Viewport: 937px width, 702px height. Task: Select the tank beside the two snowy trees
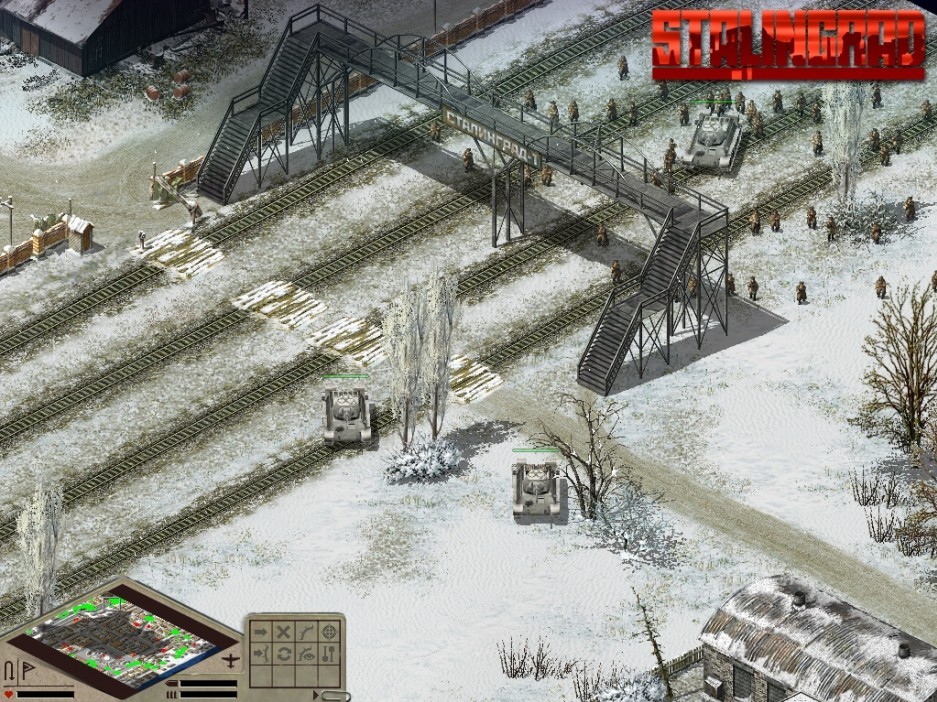pyautogui.click(x=346, y=414)
